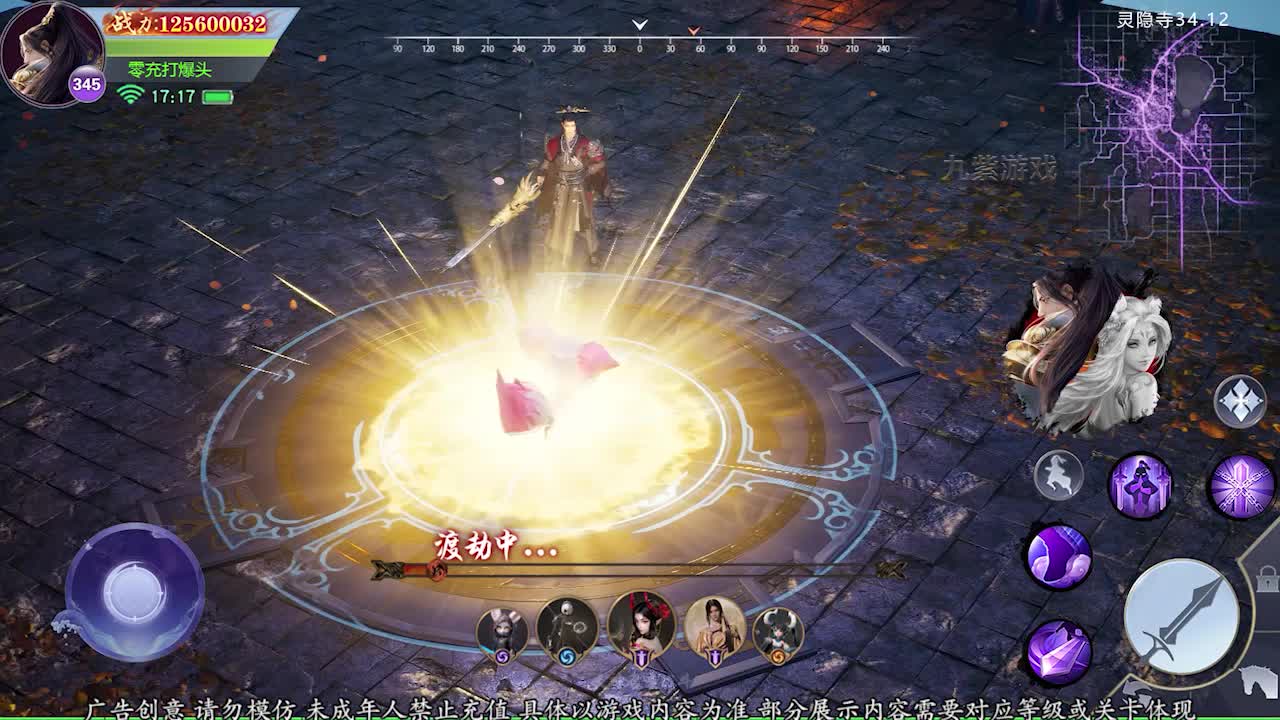Select the bunny-eared companion portrait
This screenshot has height=720, width=1280.
[x=502, y=631]
